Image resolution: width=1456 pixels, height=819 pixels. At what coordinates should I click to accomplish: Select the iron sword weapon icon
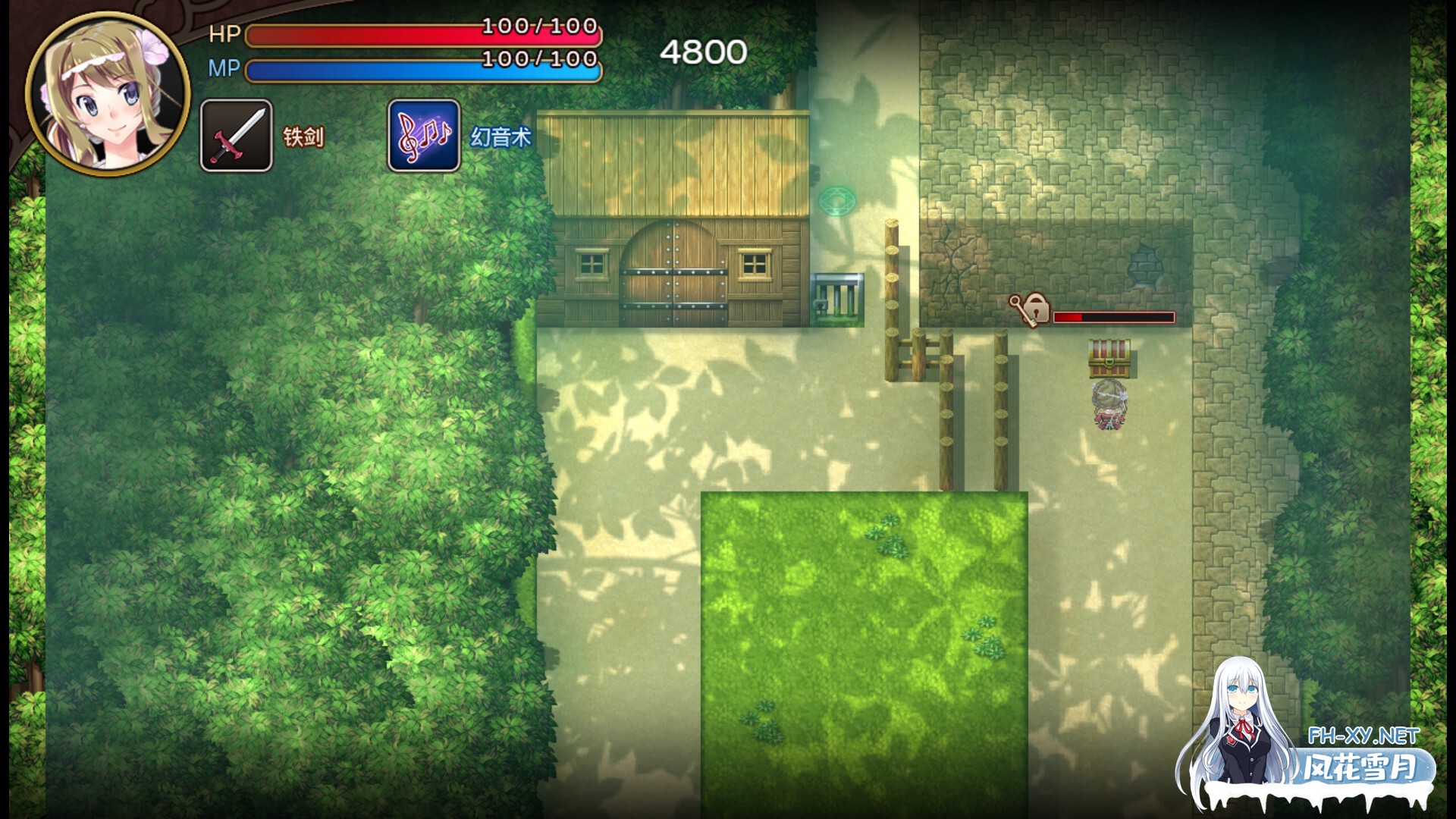pyautogui.click(x=237, y=136)
